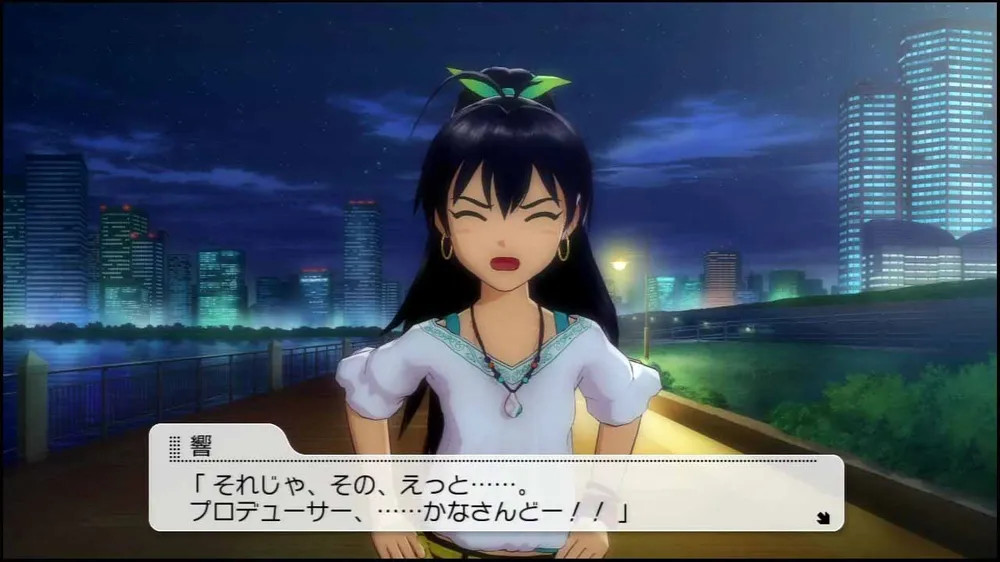Click the dialogue advance arrow
The image size is (1000, 562).
coord(823,517)
